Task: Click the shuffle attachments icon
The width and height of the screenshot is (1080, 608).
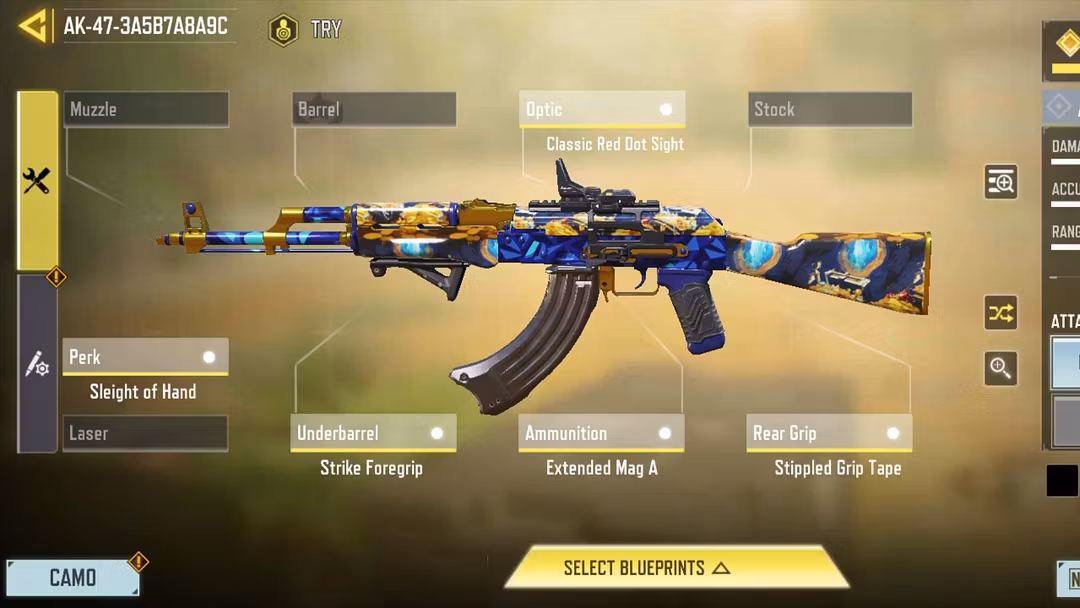Action: [1000, 314]
